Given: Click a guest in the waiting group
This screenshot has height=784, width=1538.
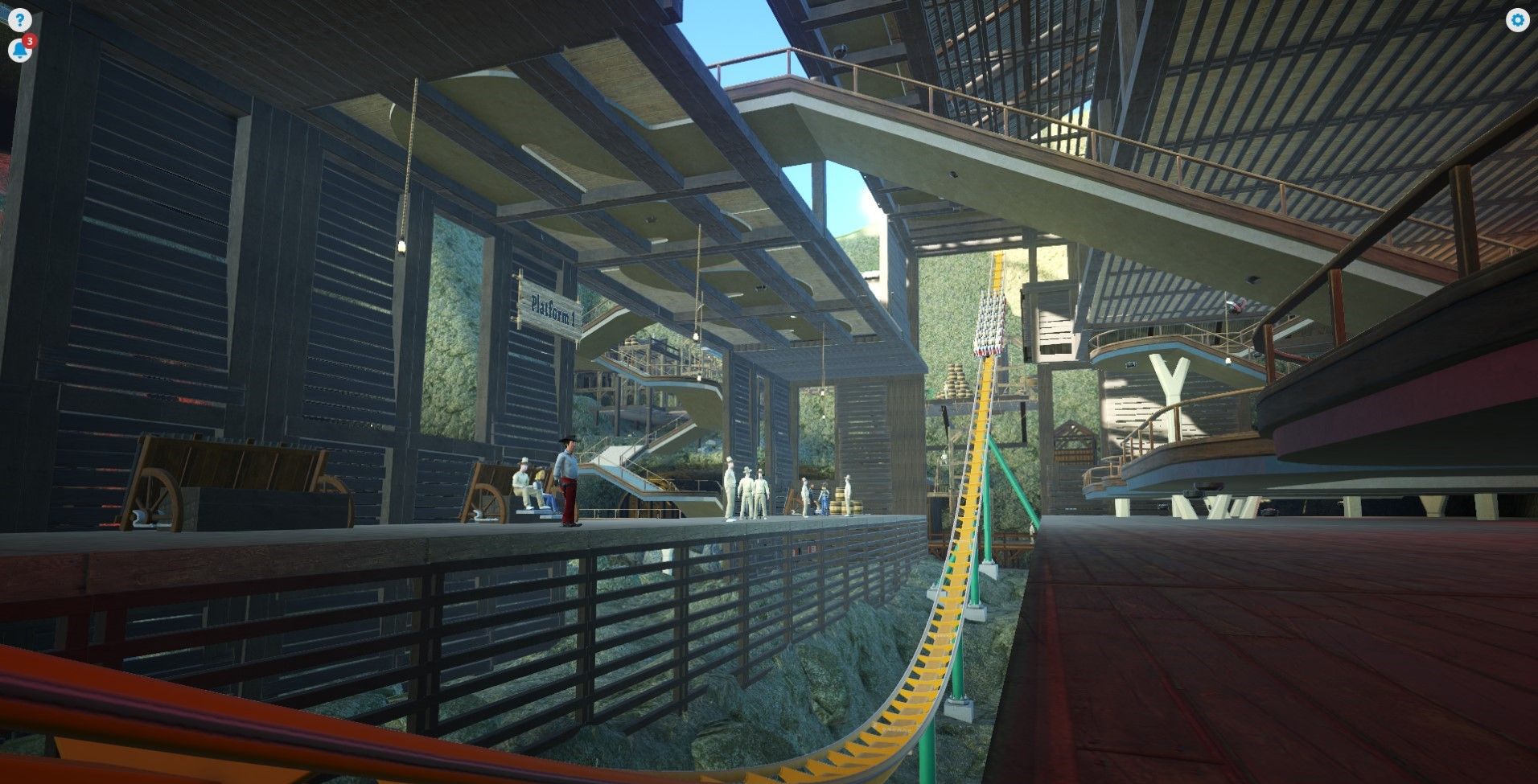Looking at the screenshot, I should [x=748, y=491].
